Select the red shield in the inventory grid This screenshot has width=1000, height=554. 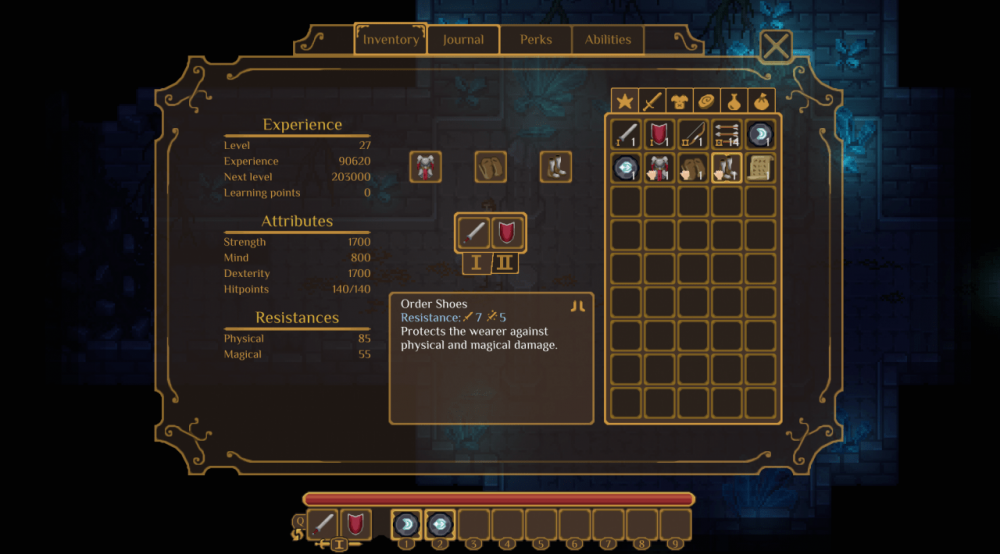pos(660,134)
